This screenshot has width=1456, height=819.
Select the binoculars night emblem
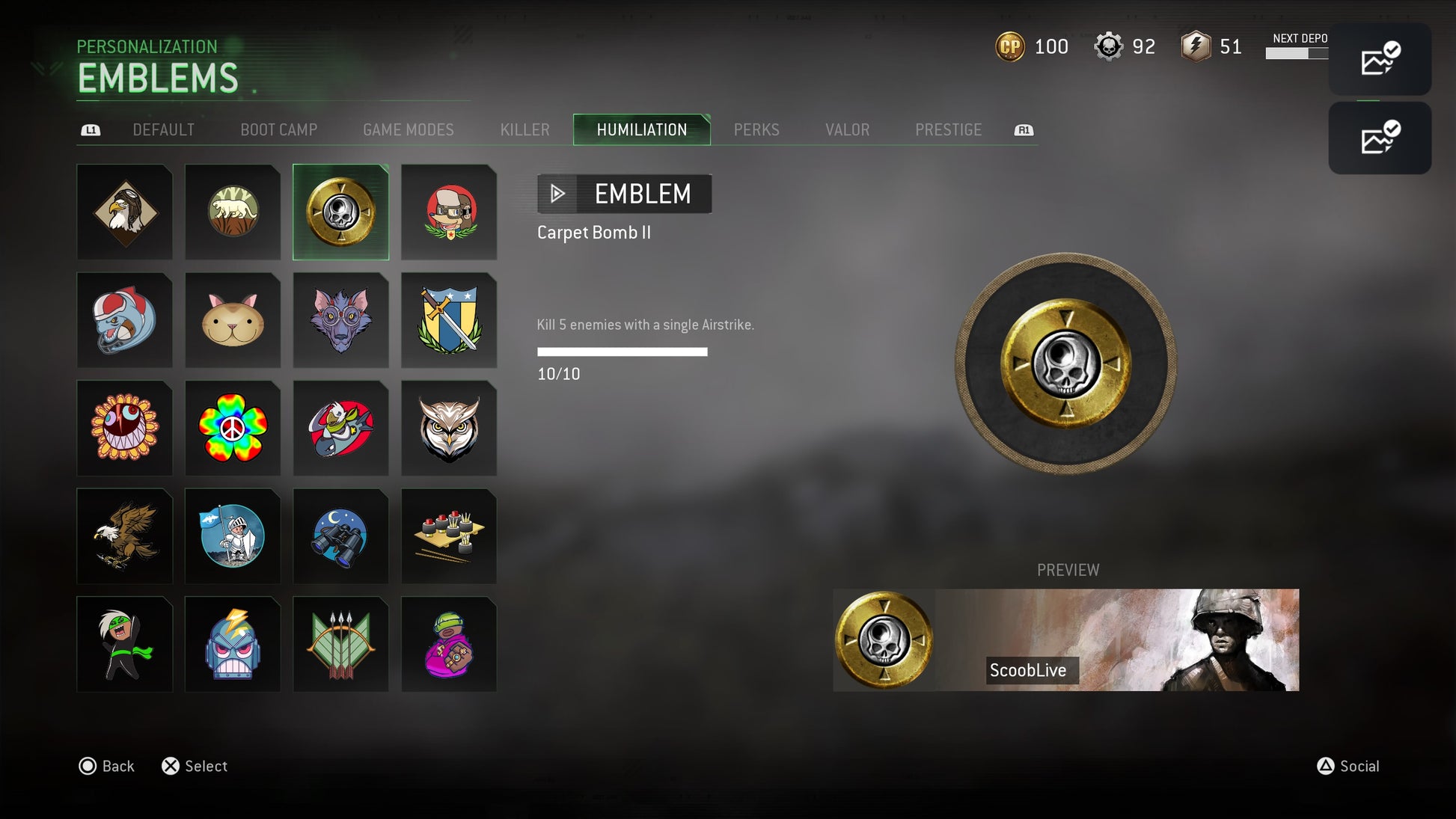point(340,536)
